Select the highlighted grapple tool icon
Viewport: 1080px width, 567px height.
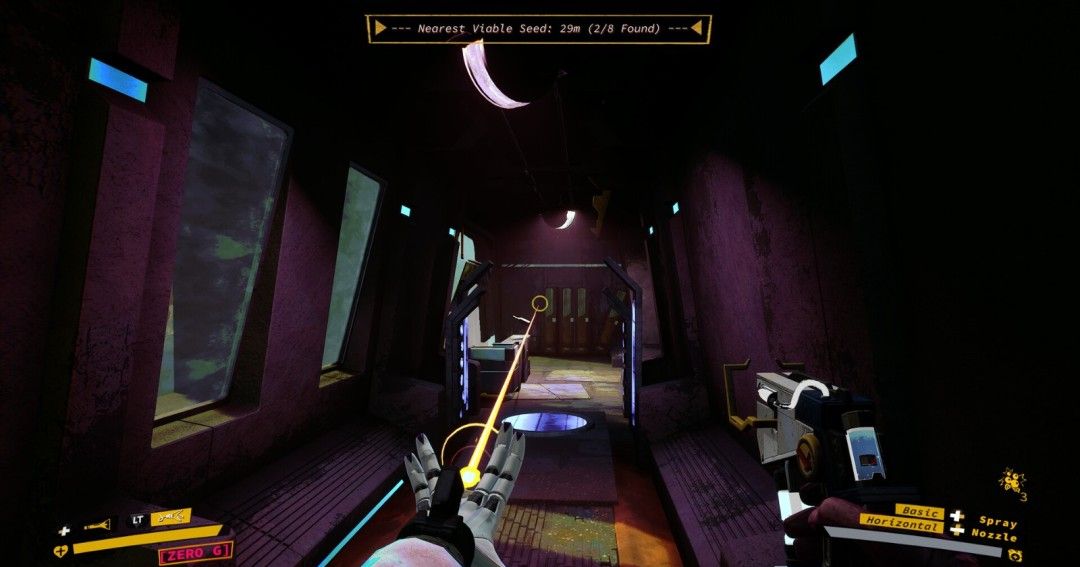pyautogui.click(x=170, y=517)
